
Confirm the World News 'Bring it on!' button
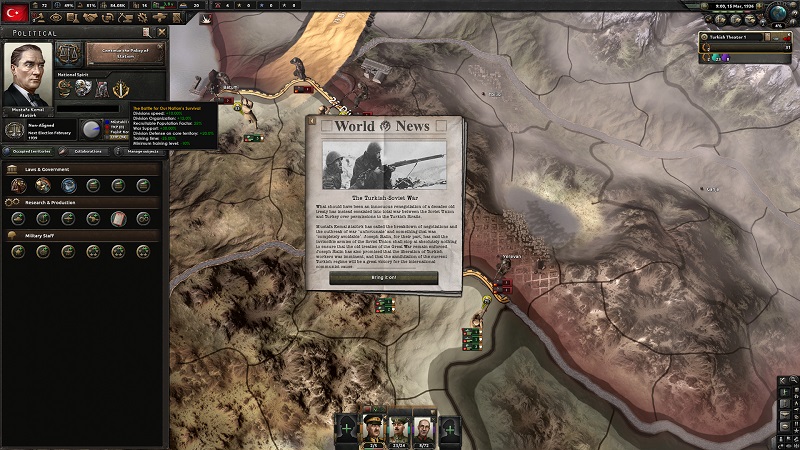pos(384,278)
